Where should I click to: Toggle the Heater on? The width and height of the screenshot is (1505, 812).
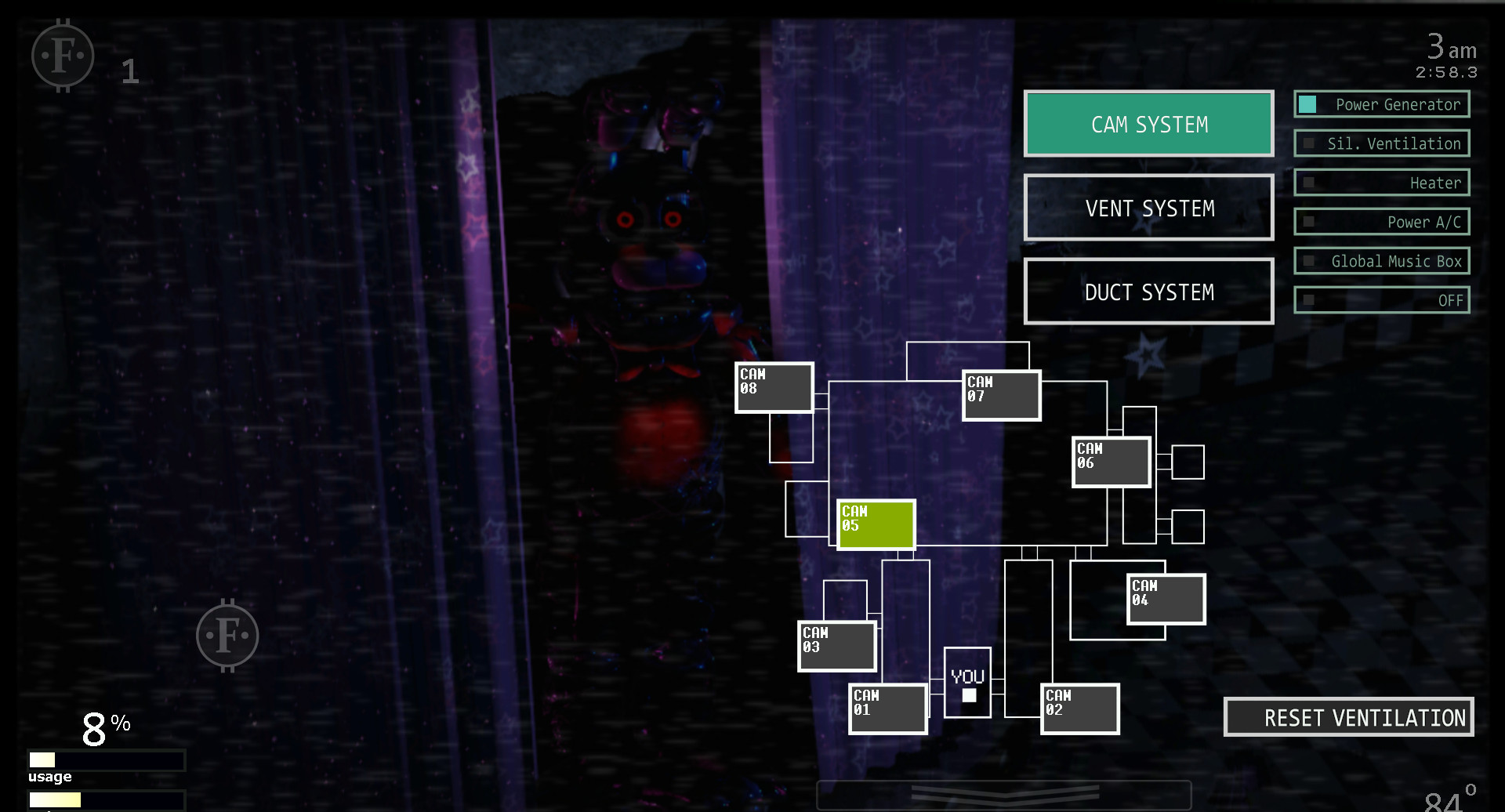(1382, 182)
